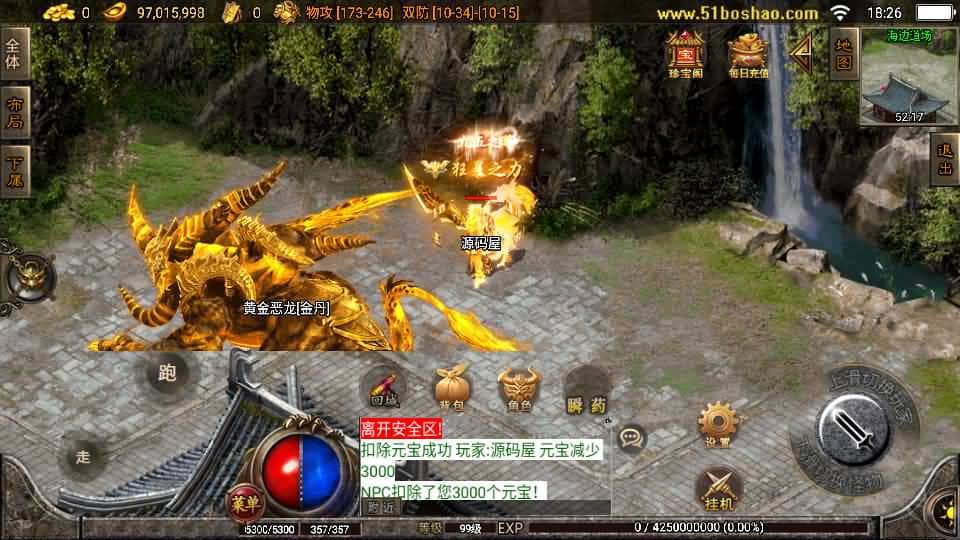Open the 设置 settings gear
Screen dimensions: 960x540
[x=718, y=424]
